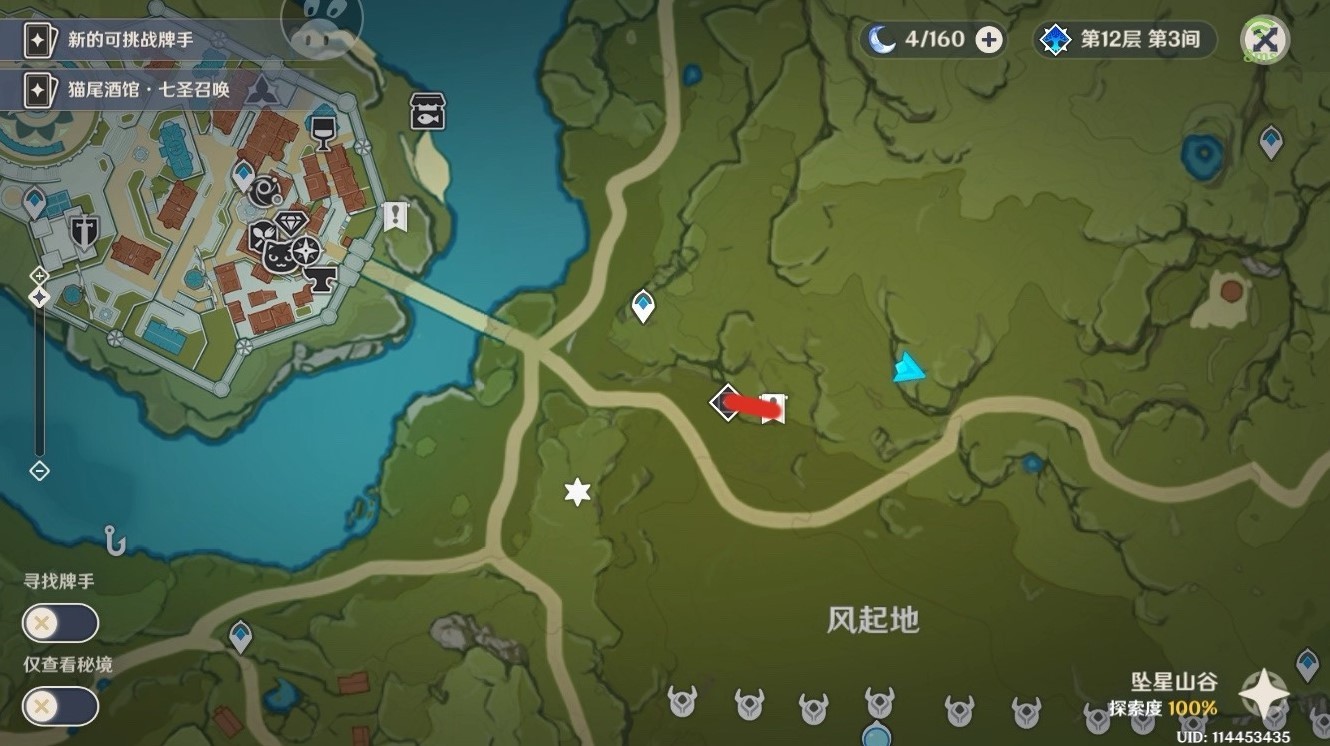
Task: Click the teleport waypoint east of the bridge
Action: 643,305
